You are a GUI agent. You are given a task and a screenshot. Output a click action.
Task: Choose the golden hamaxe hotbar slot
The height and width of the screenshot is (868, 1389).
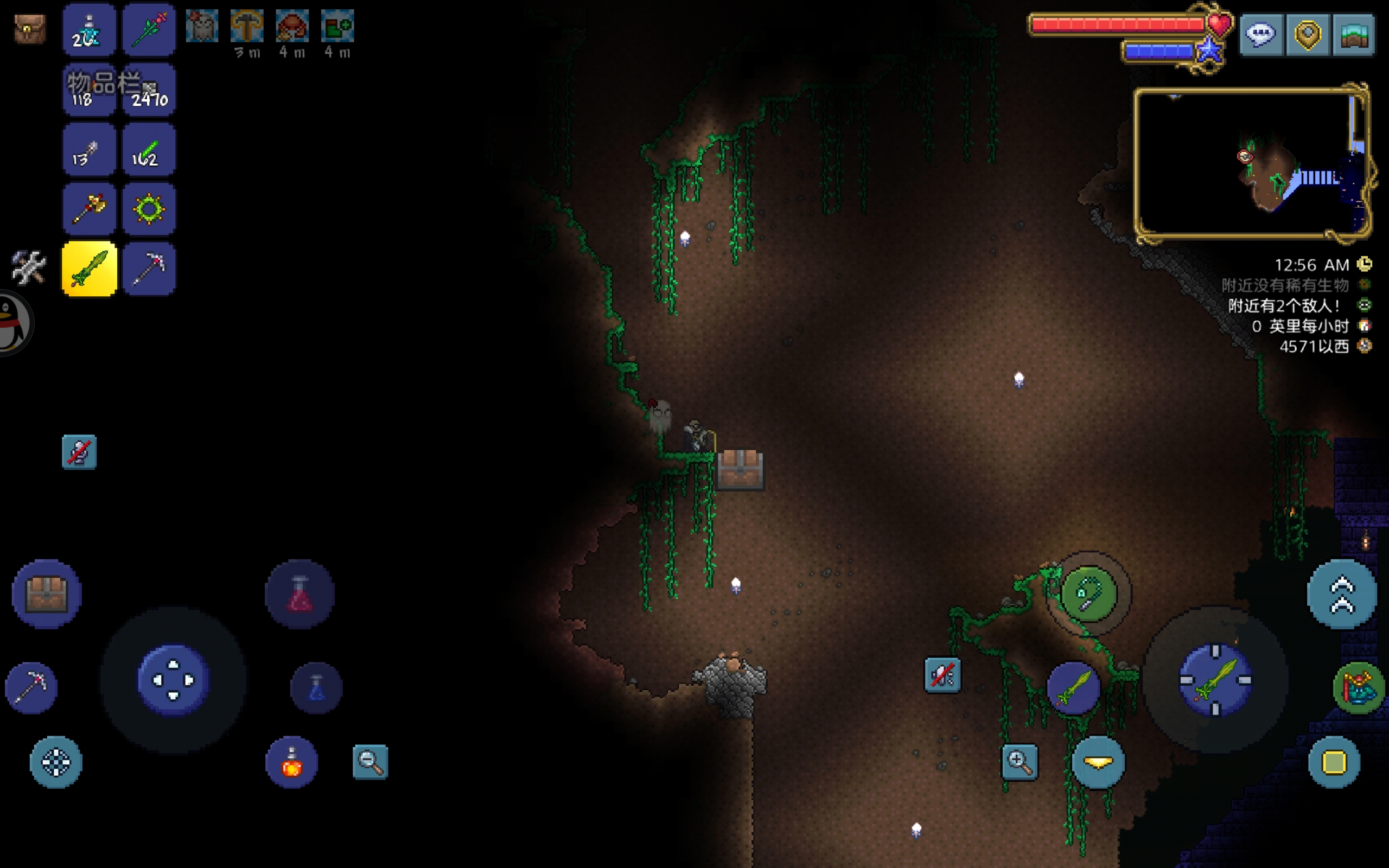click(x=90, y=209)
